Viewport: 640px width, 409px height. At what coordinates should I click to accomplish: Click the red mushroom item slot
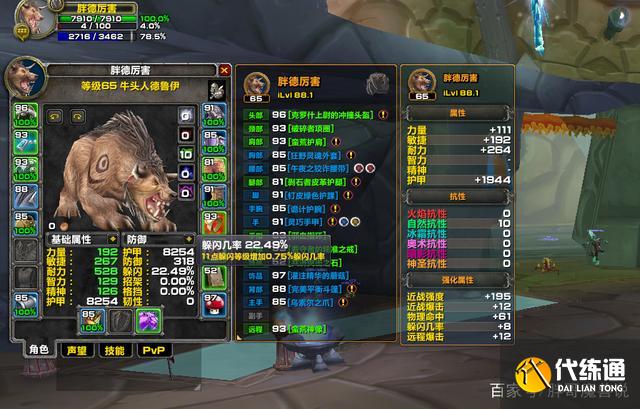212,304
